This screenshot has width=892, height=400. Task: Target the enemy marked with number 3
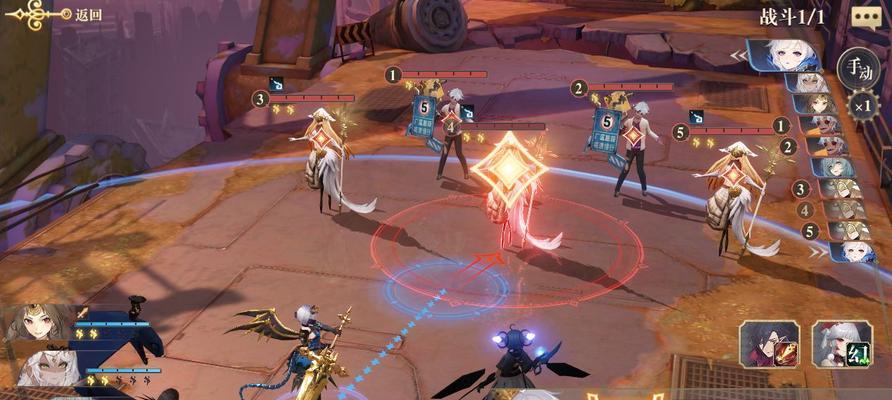point(325,160)
